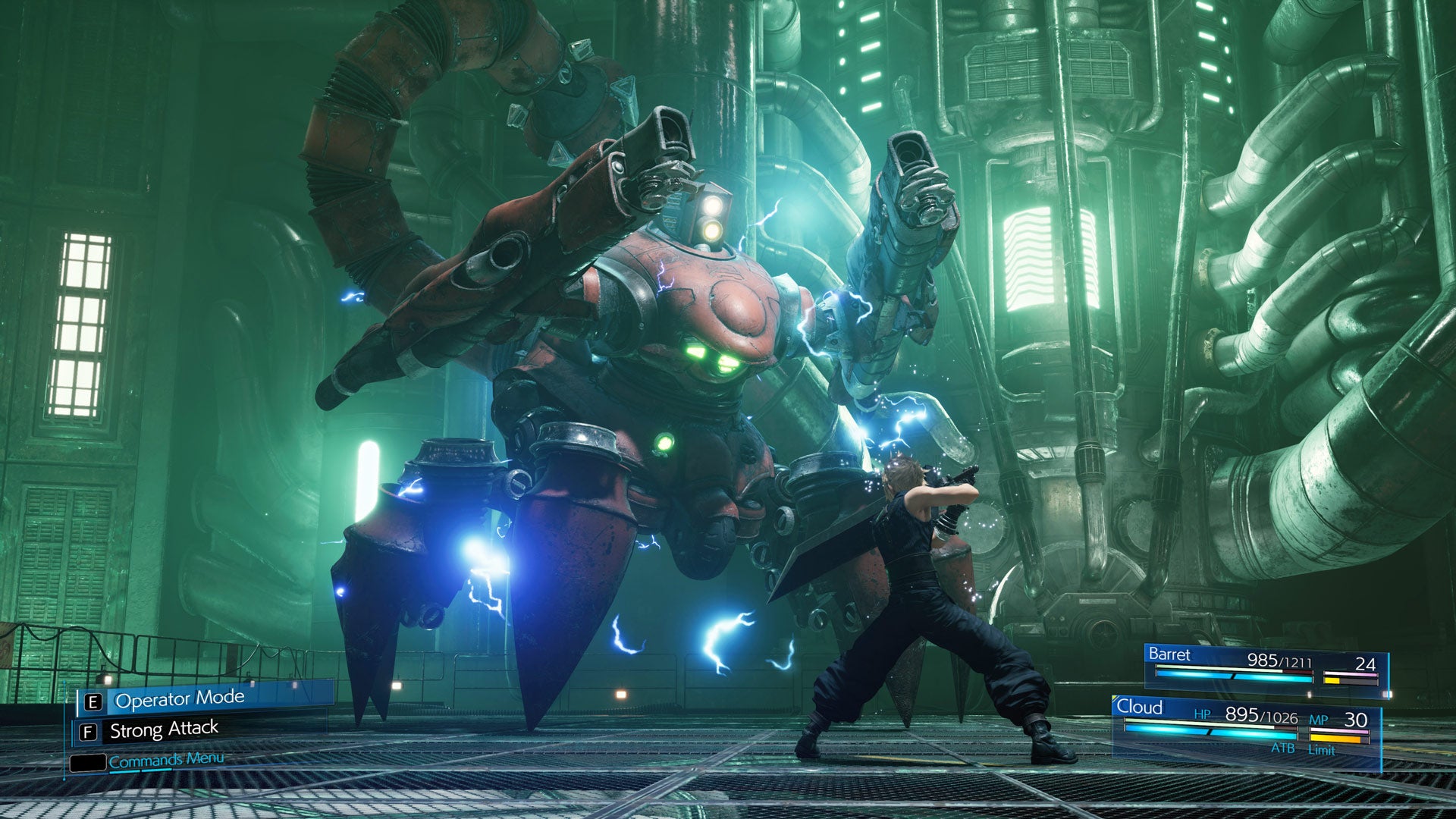Screen dimensions: 1456x819
Task: Click the E key icon beside Operator Mode
Action: [x=93, y=700]
